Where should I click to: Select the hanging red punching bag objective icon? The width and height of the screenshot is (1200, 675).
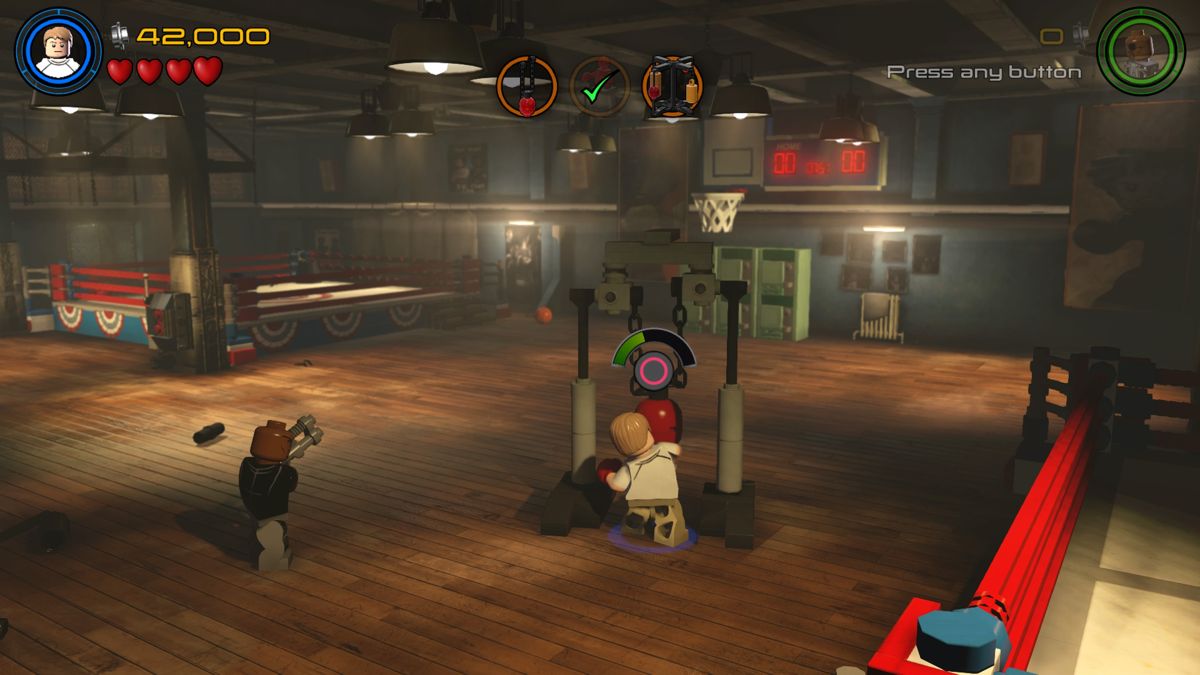526,87
